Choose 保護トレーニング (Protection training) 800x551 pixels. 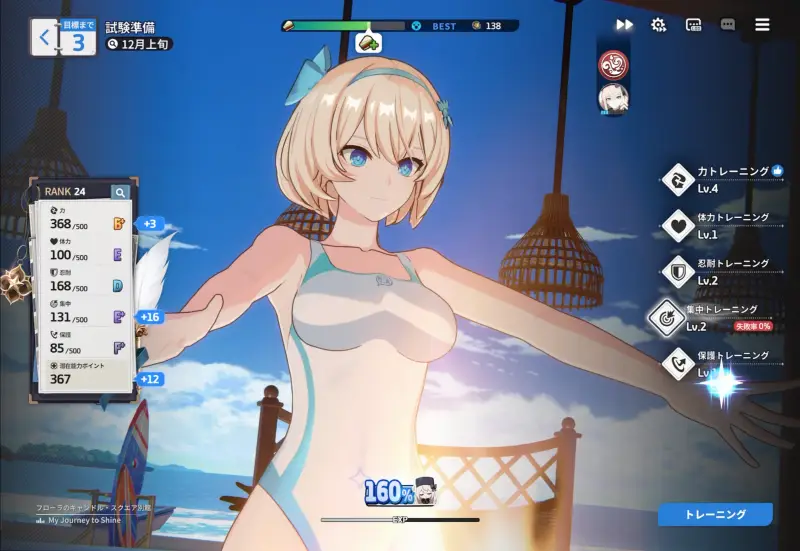tap(718, 362)
